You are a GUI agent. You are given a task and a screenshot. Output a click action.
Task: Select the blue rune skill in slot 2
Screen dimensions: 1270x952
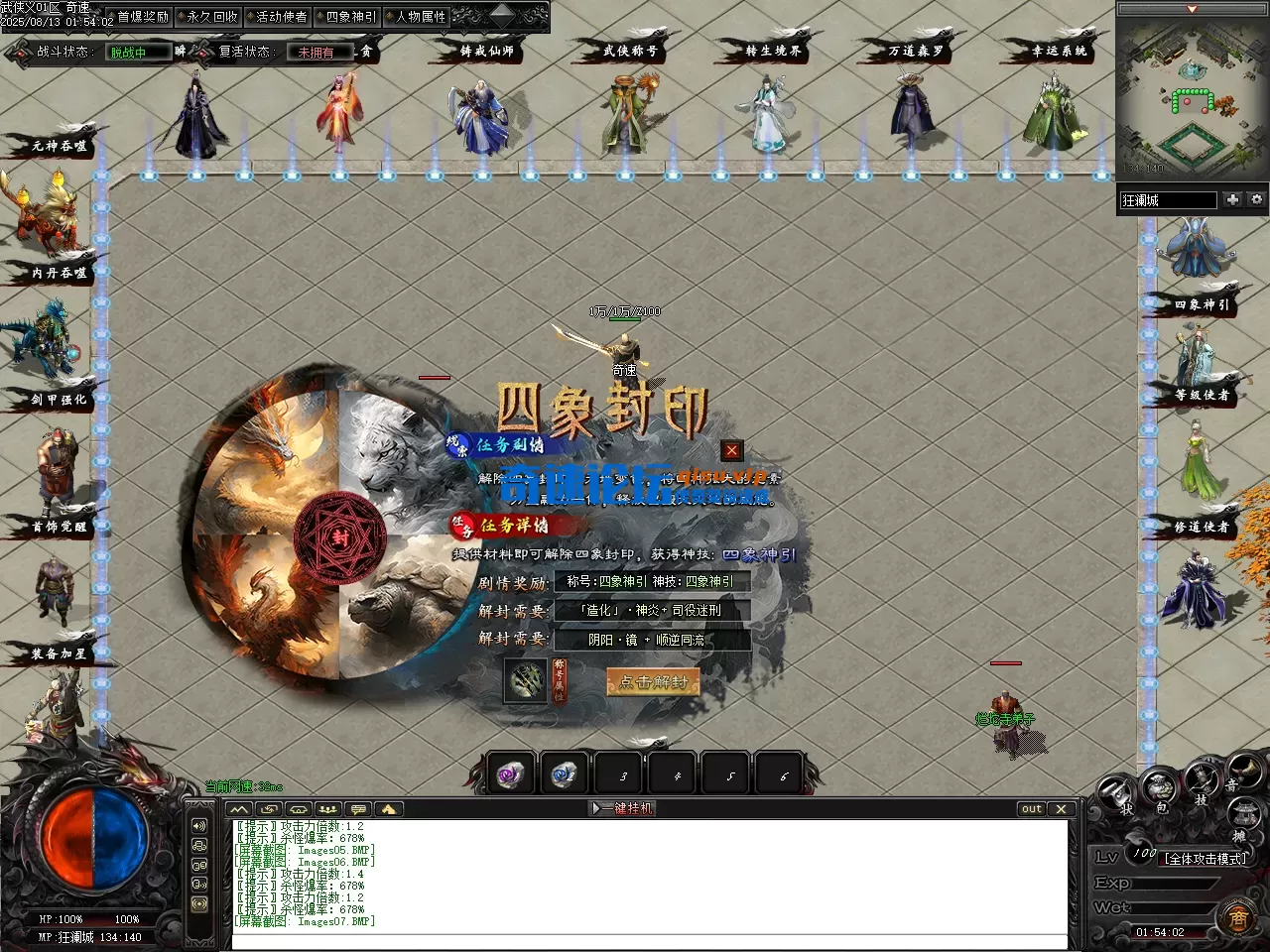(x=563, y=774)
